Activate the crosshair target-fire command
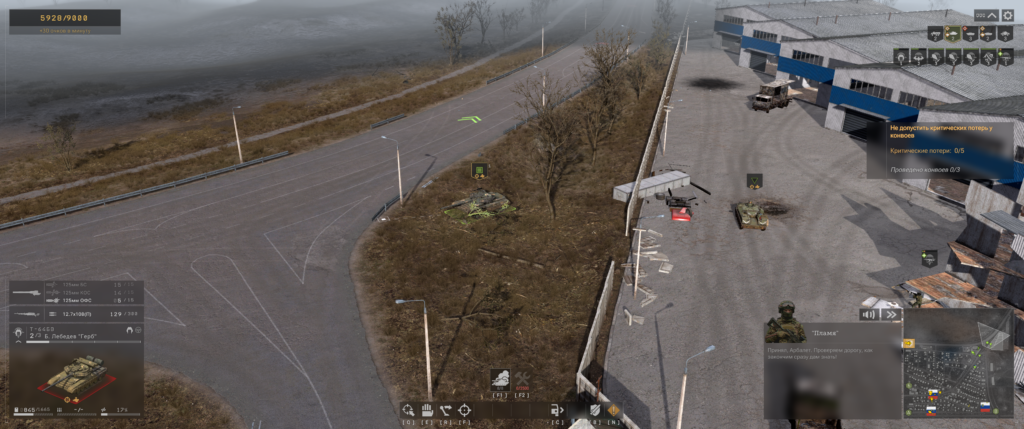Viewport: 1024px width, 429px height. coord(464,409)
